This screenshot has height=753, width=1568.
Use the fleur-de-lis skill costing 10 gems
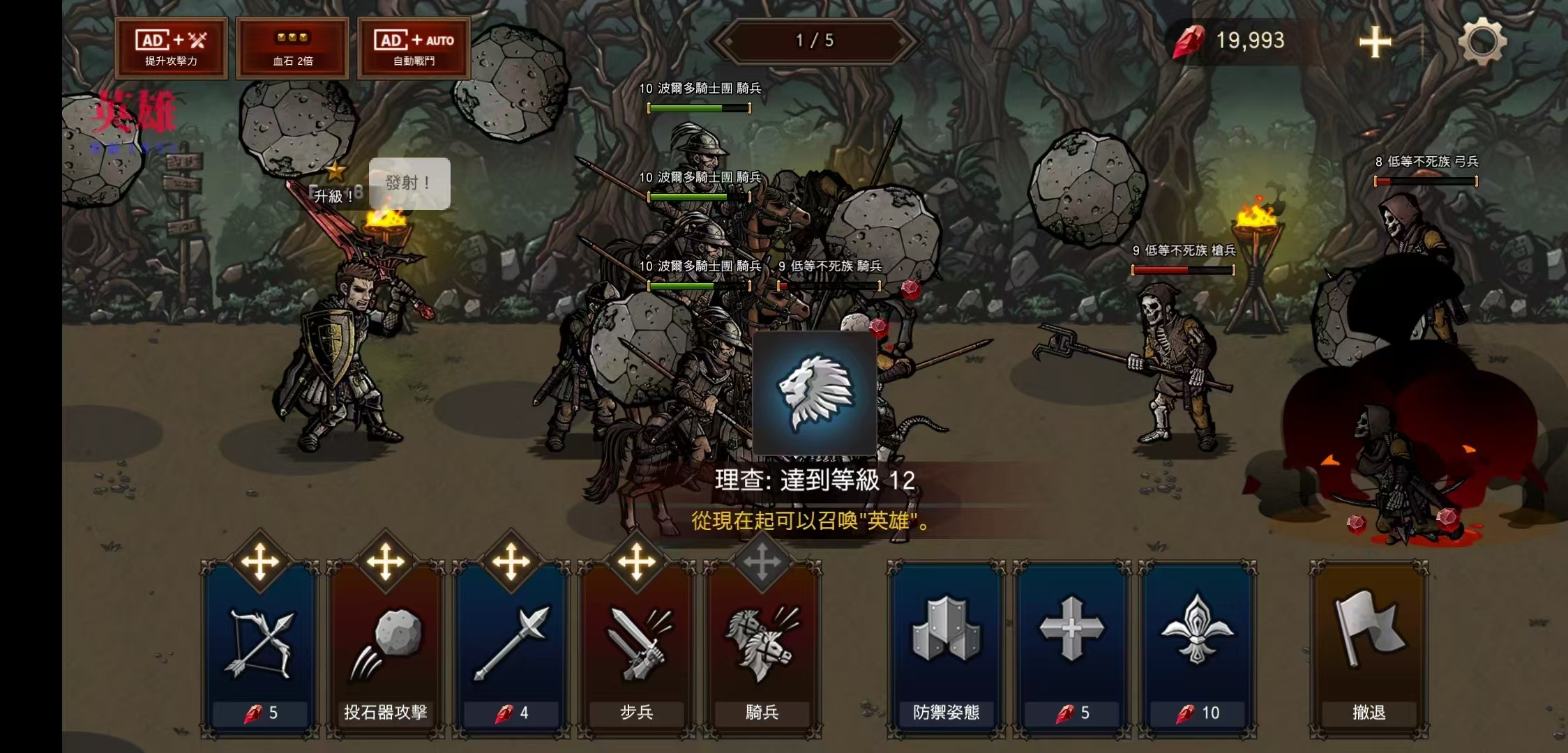pos(1197,648)
